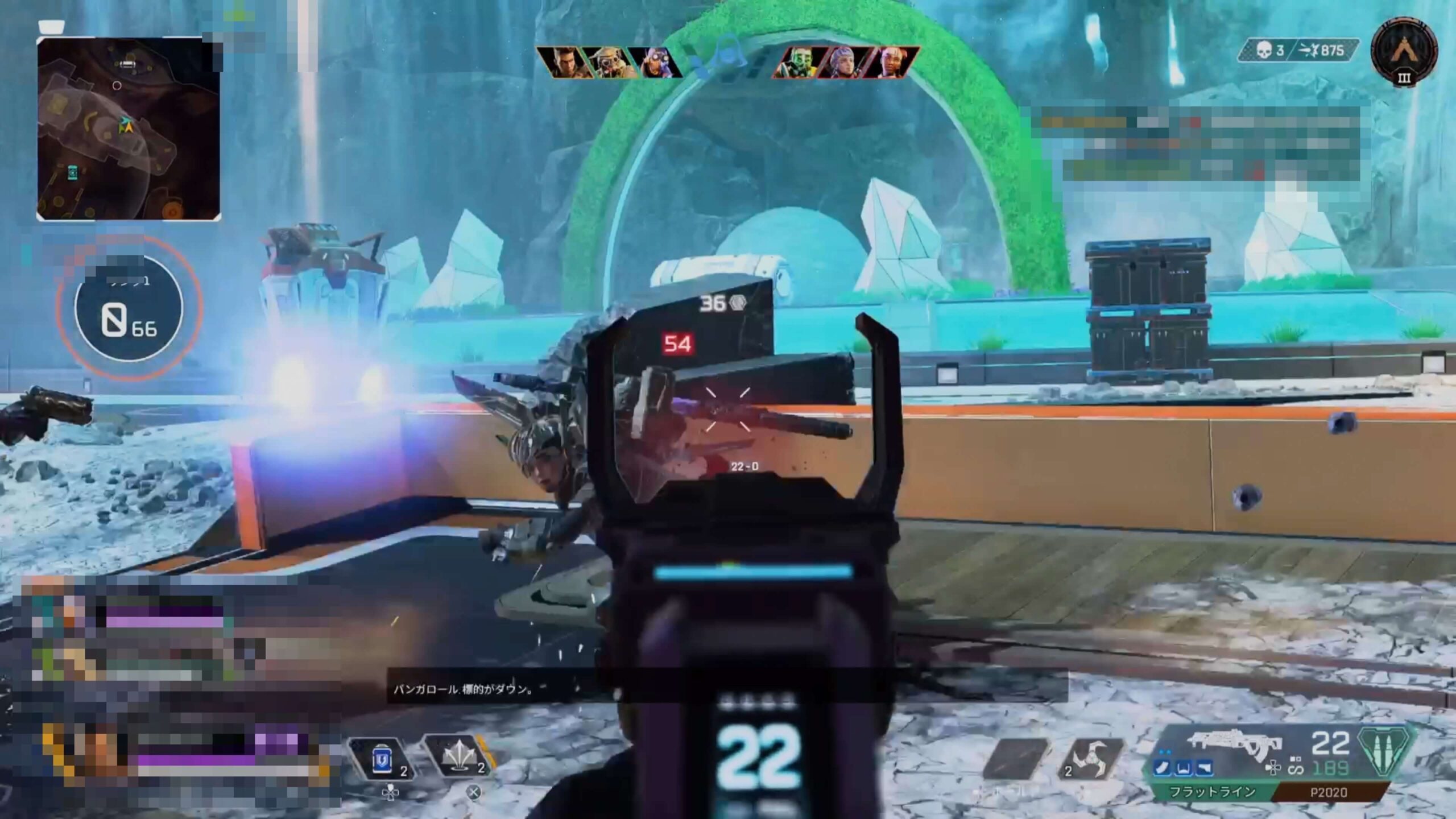Select the goggled teammate portrait
Image resolution: width=1456 pixels, height=819 pixels.
click(x=609, y=63)
